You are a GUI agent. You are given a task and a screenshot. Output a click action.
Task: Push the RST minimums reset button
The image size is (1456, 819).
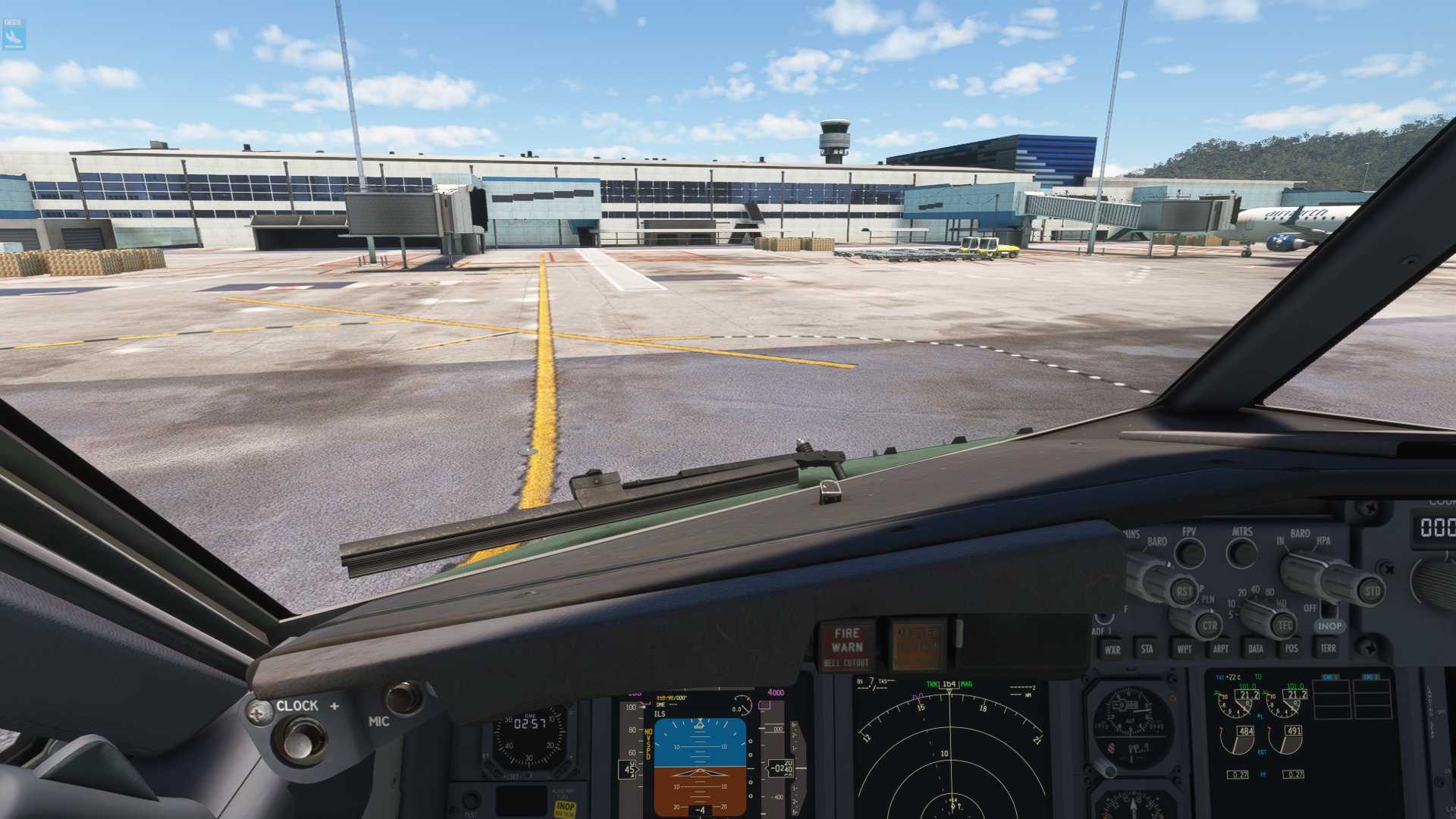(x=1183, y=591)
